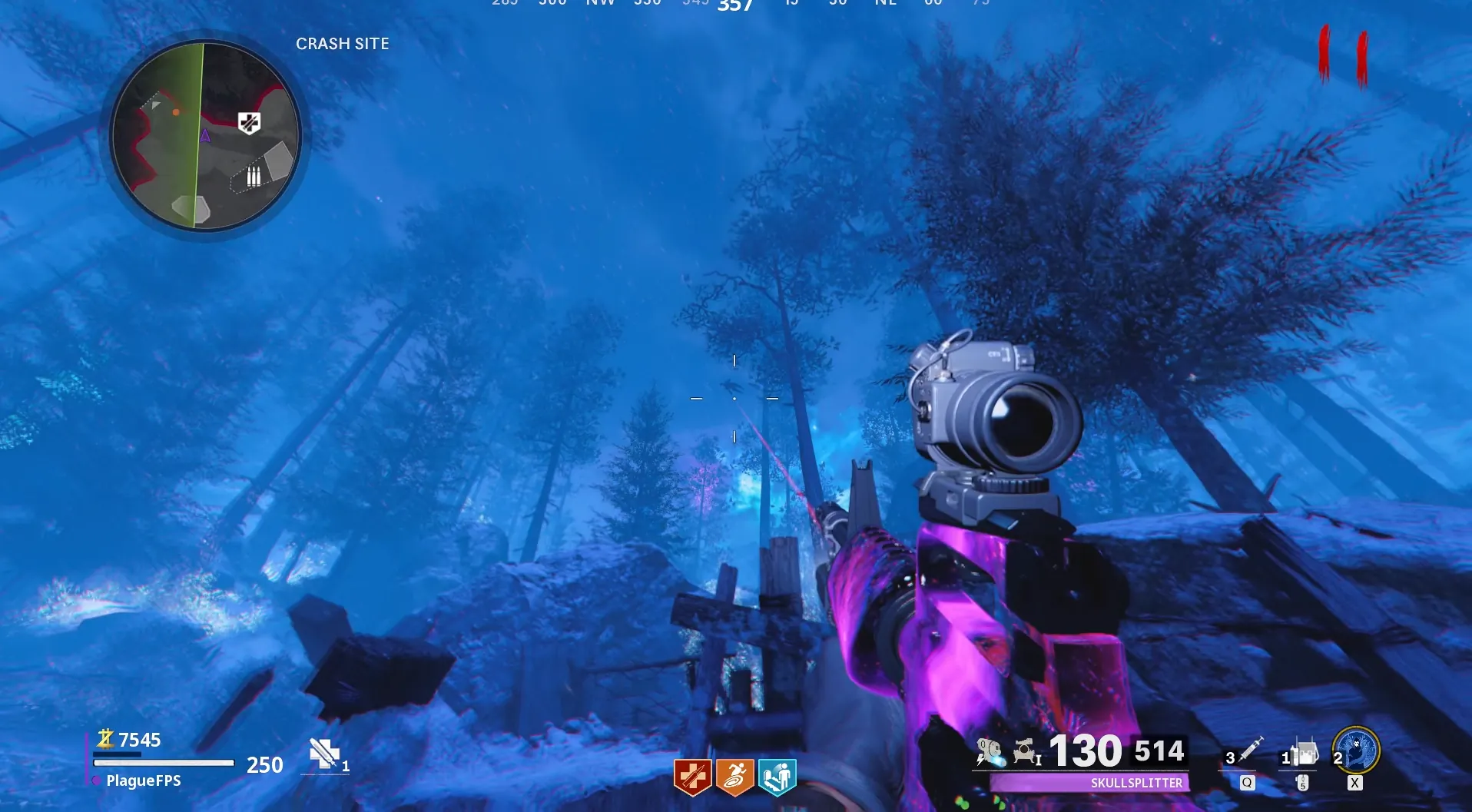
Task: Select the support item with count 1
Action: [1302, 754]
